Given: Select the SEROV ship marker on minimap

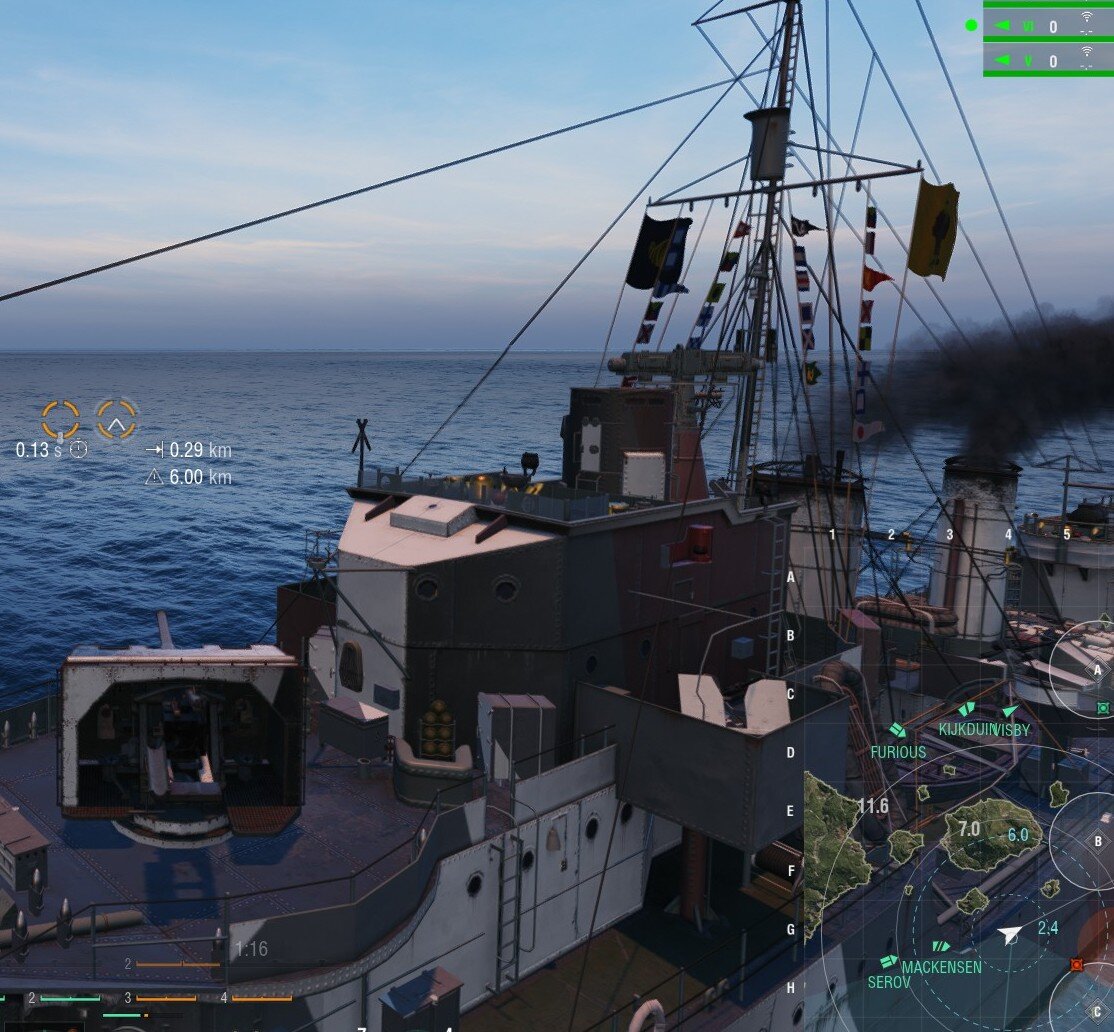Looking at the screenshot, I should pos(888,961).
